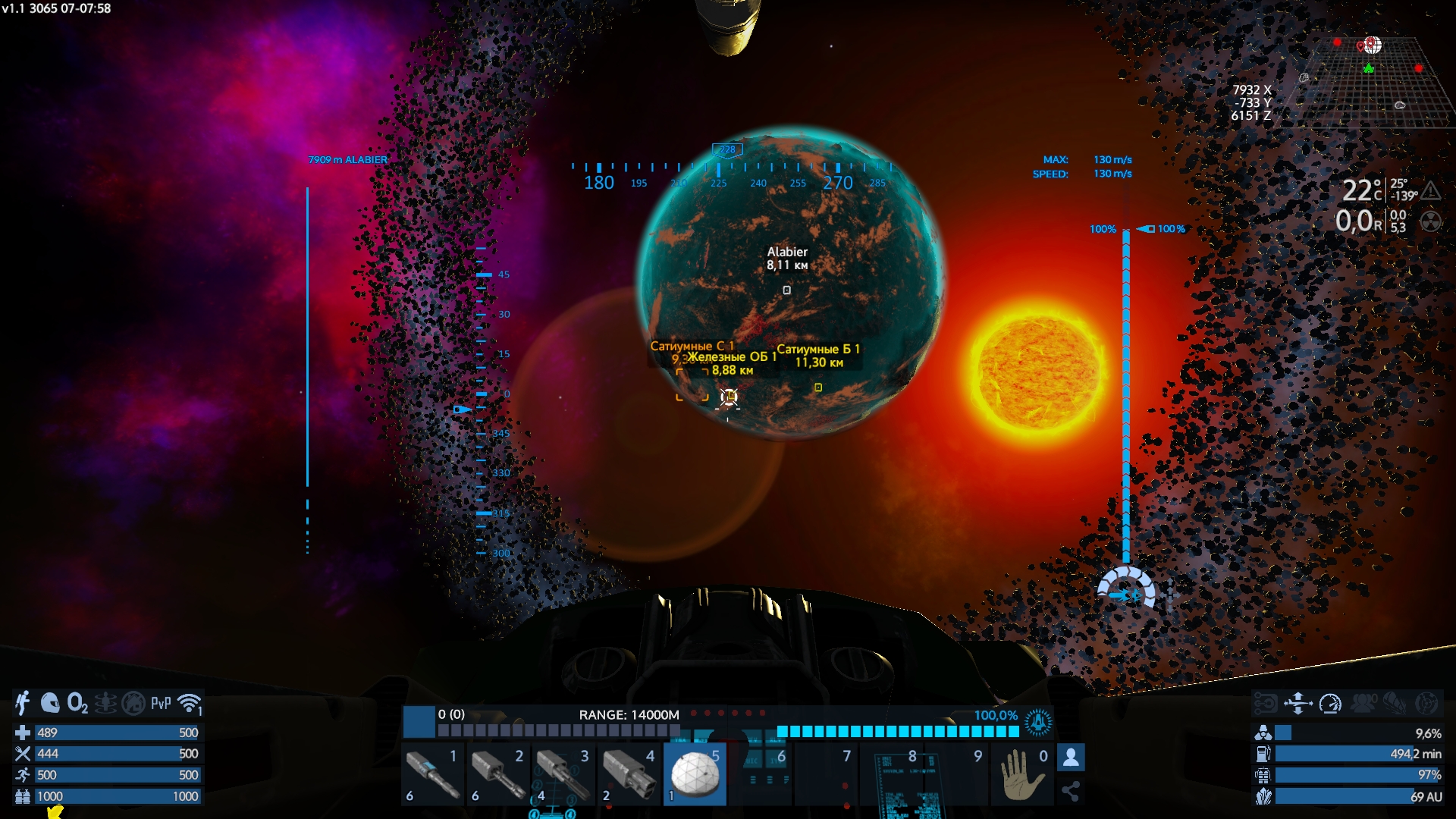Click the Сатиумные Б 1 waypoint marker

818,388
